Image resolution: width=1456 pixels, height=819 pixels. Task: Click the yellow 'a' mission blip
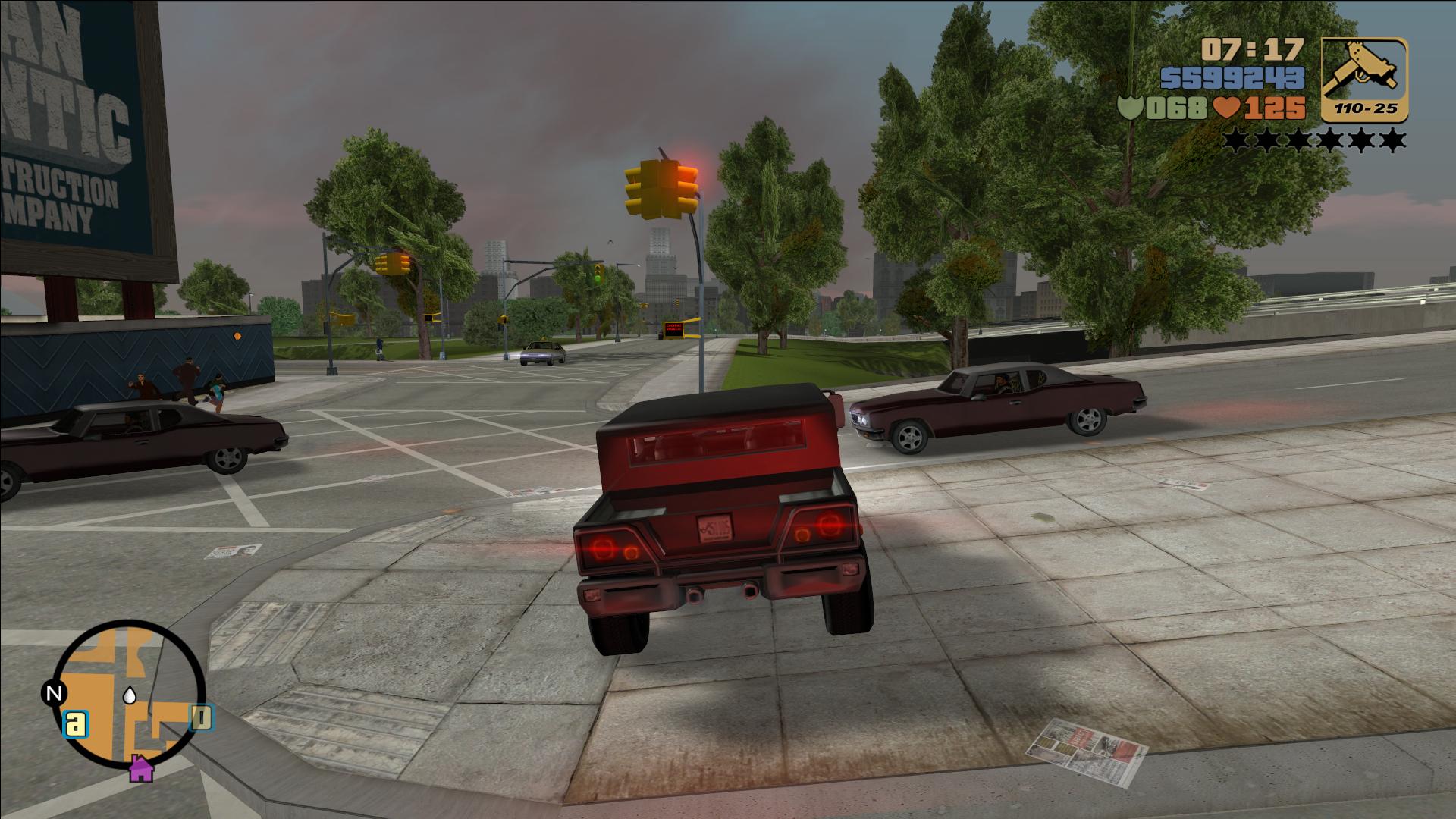click(75, 724)
